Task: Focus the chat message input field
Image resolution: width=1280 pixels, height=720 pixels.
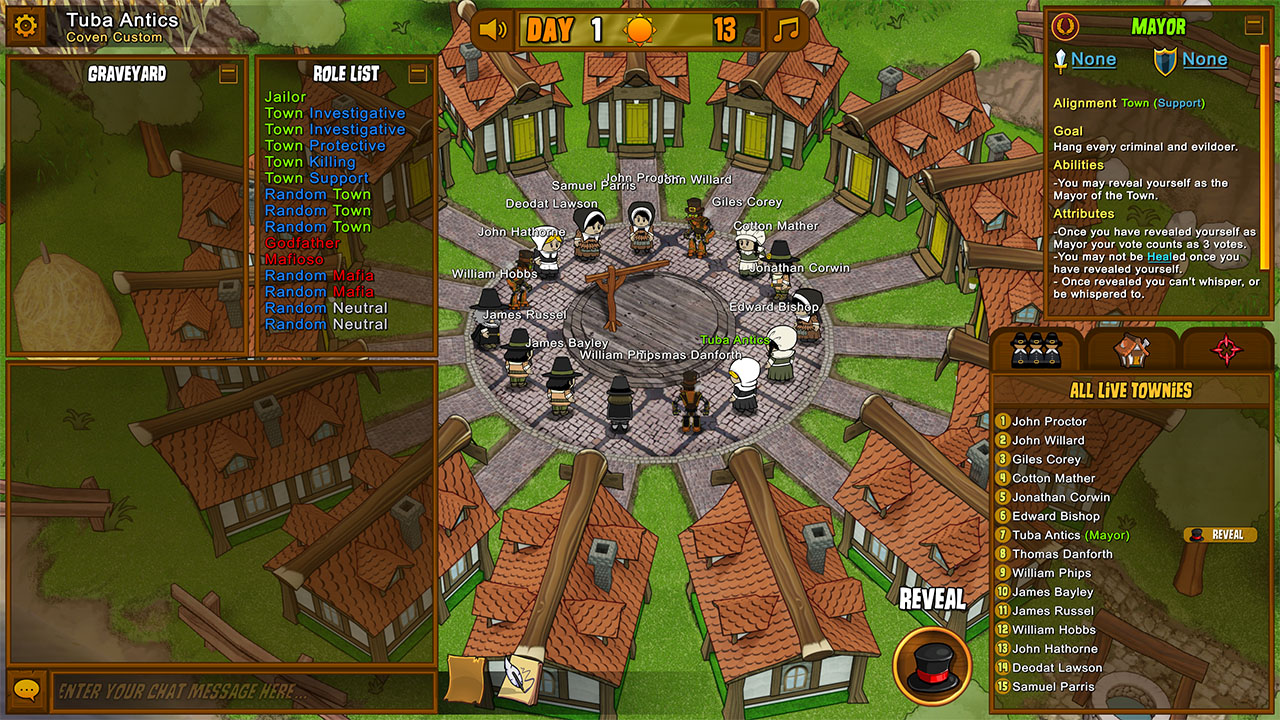Action: (240, 691)
